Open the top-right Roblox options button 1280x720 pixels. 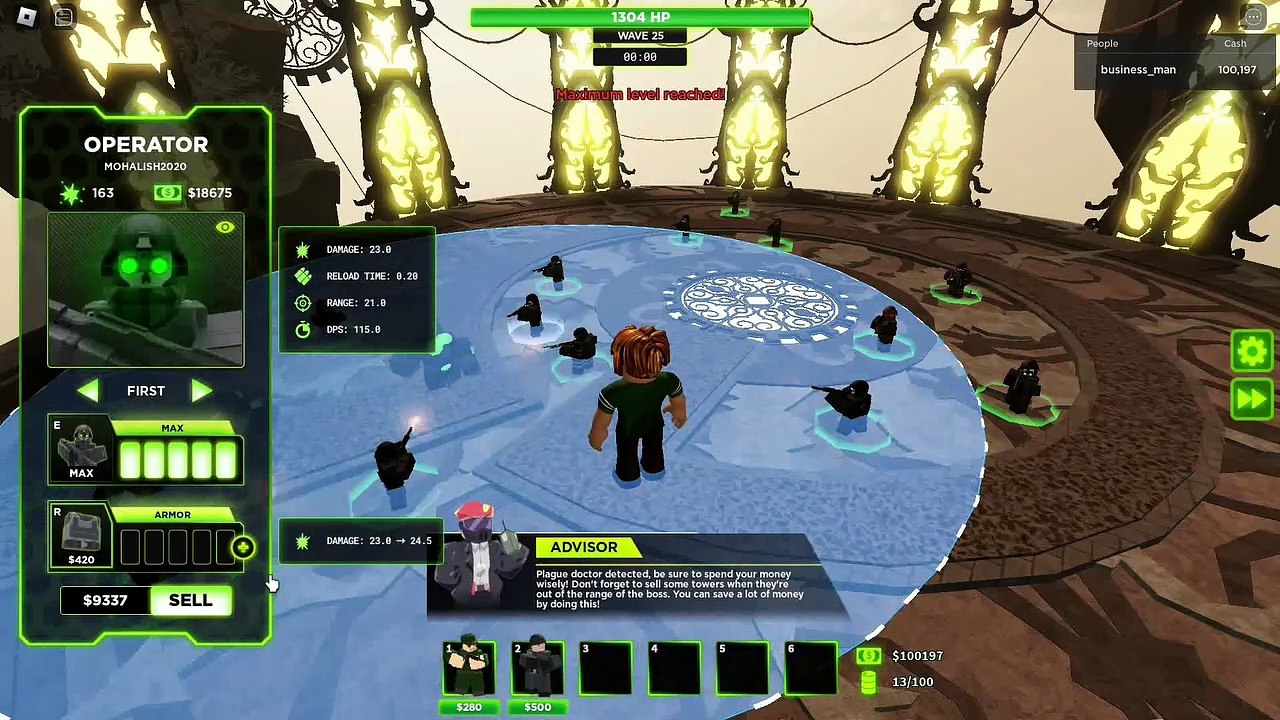pyautogui.click(x=1253, y=17)
